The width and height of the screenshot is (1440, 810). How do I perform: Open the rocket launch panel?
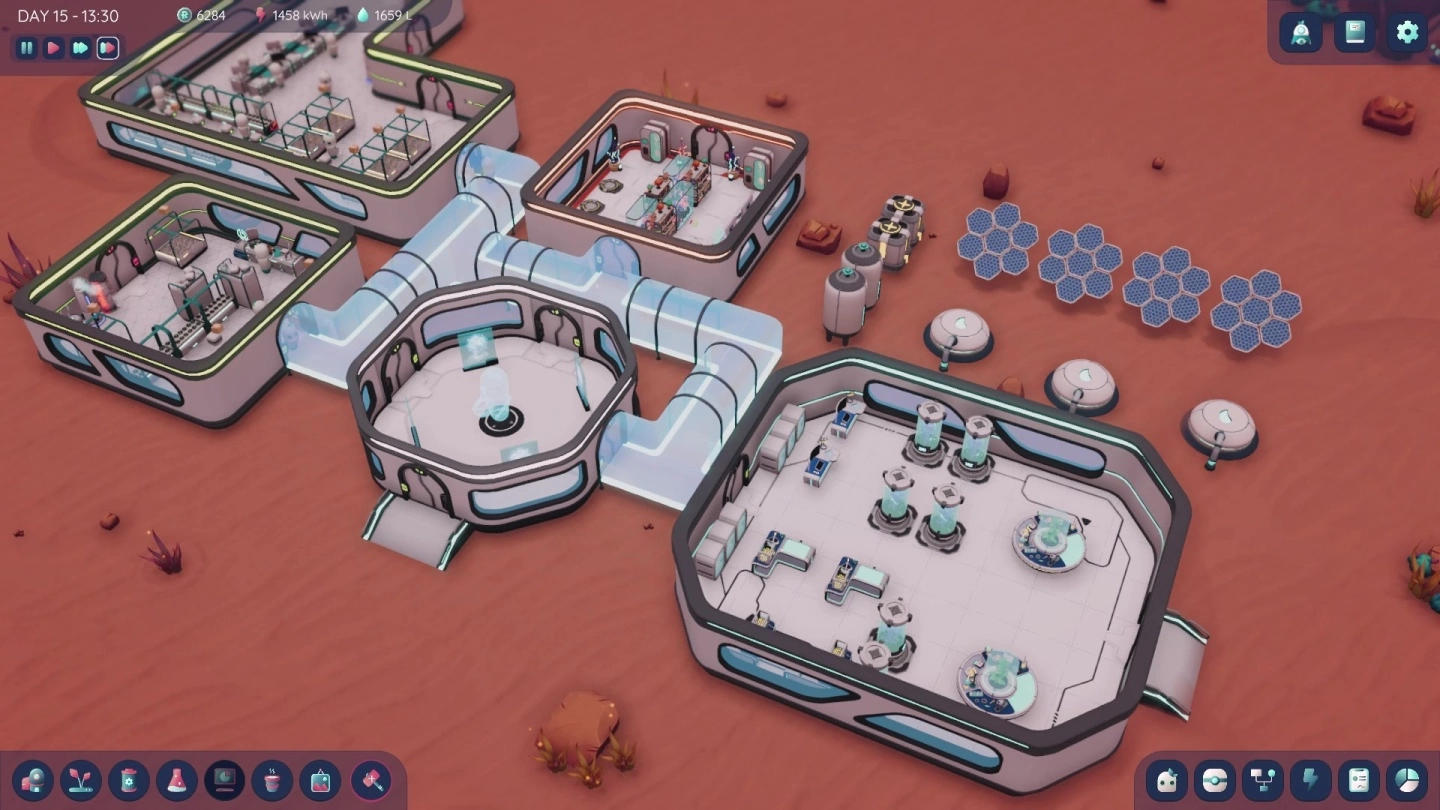click(x=1301, y=33)
